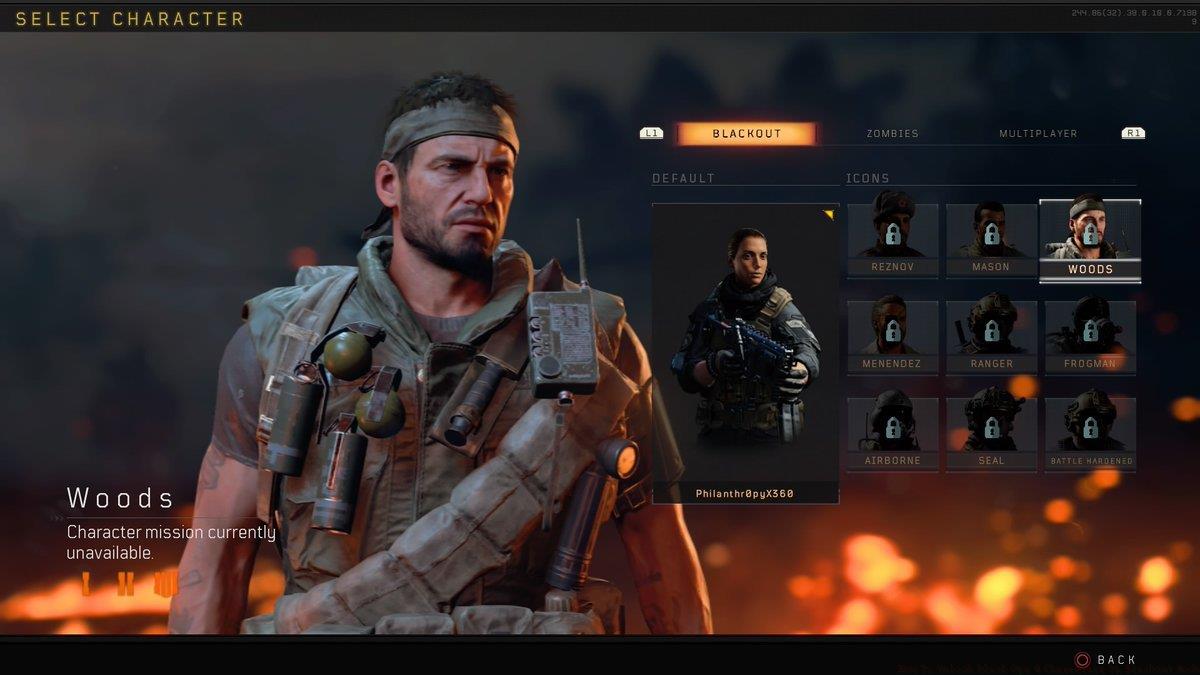The height and width of the screenshot is (675, 1200).
Task: Switch to the Multiplayer tab
Action: (1038, 134)
